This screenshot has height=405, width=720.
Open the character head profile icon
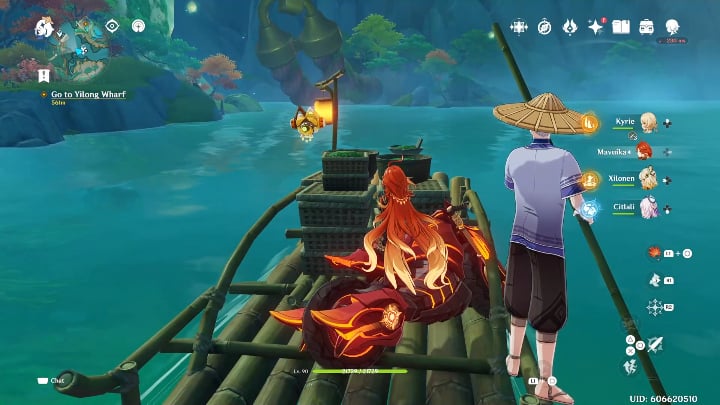tap(672, 26)
